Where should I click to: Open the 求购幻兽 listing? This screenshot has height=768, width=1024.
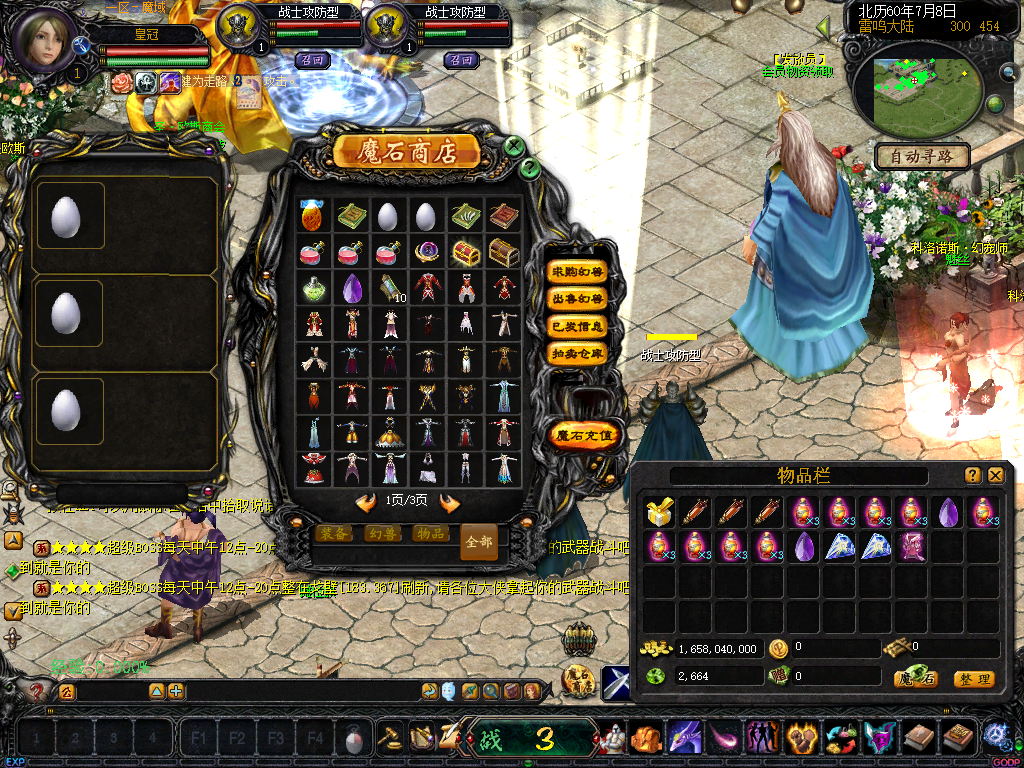click(577, 272)
